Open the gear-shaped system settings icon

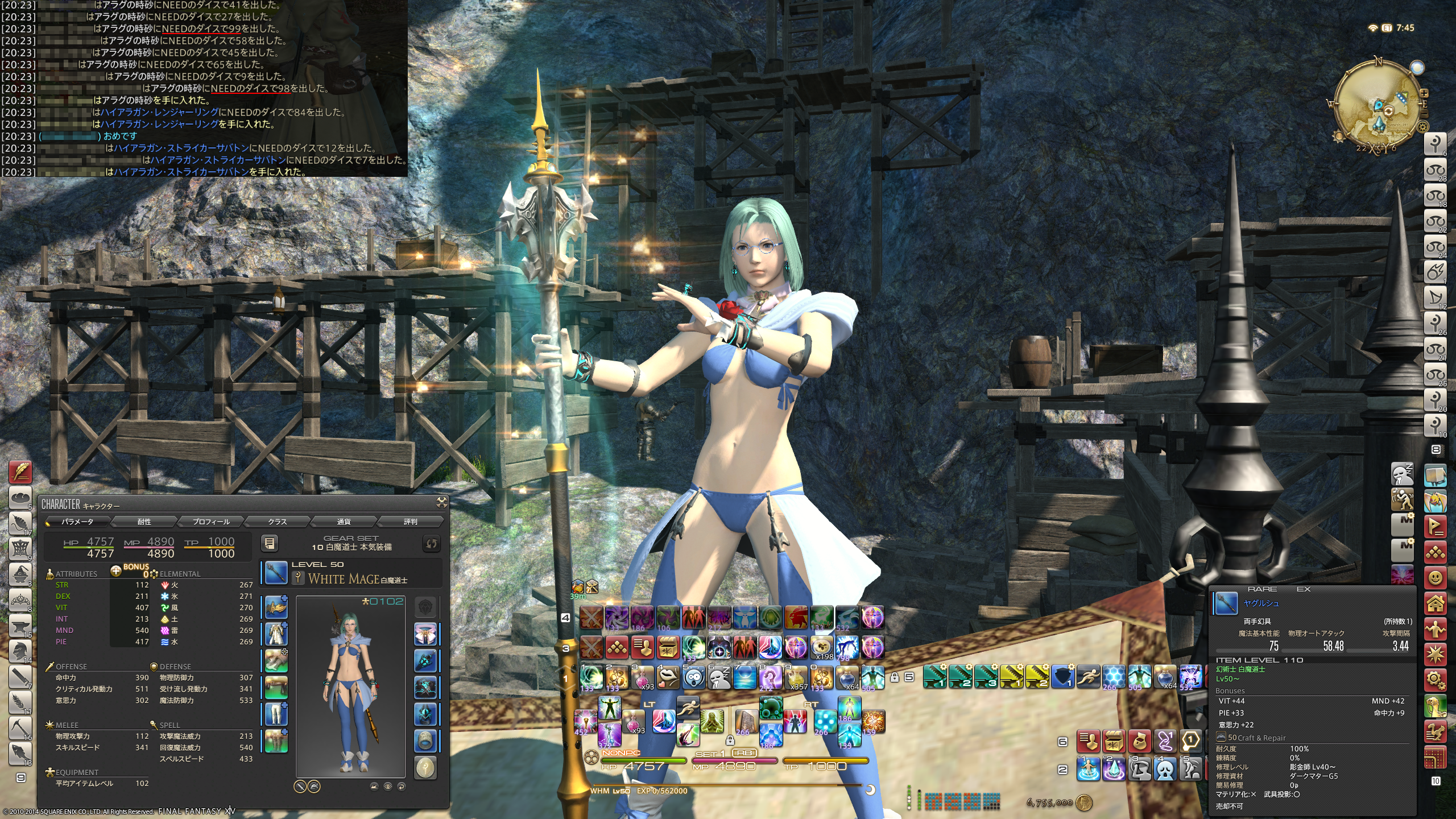click(x=1436, y=679)
